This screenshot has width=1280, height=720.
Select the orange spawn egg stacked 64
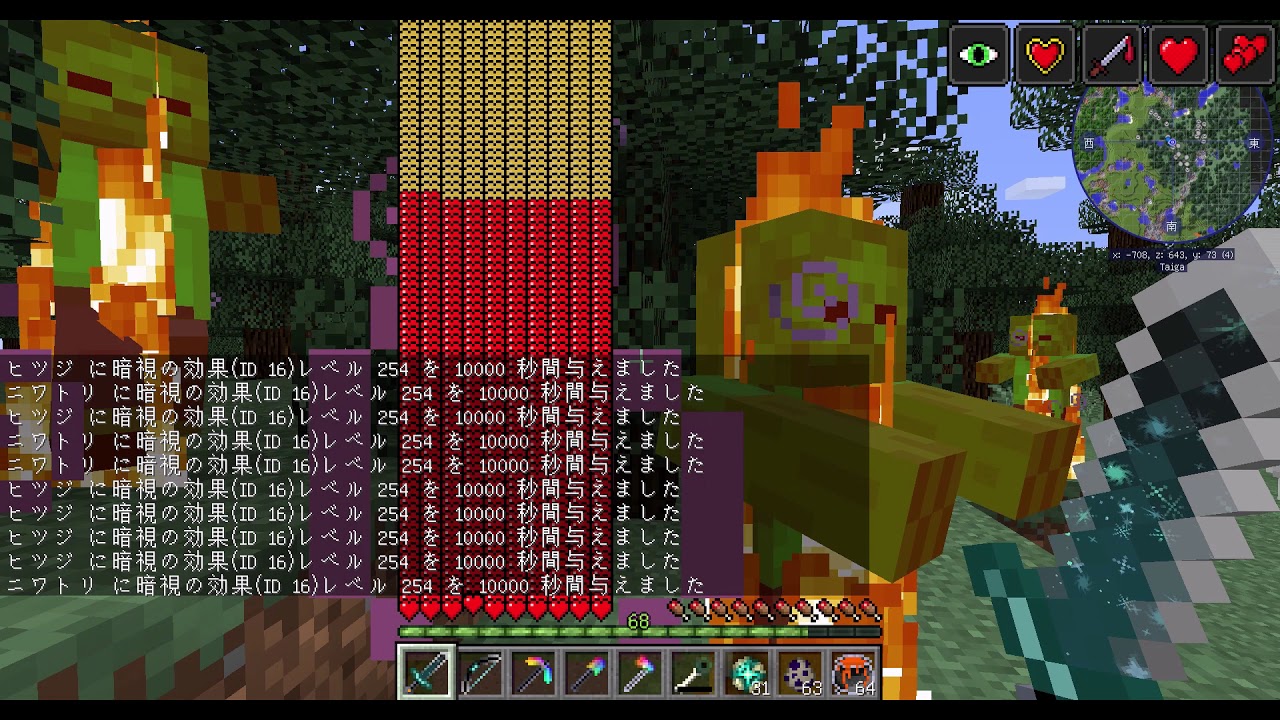click(851, 675)
